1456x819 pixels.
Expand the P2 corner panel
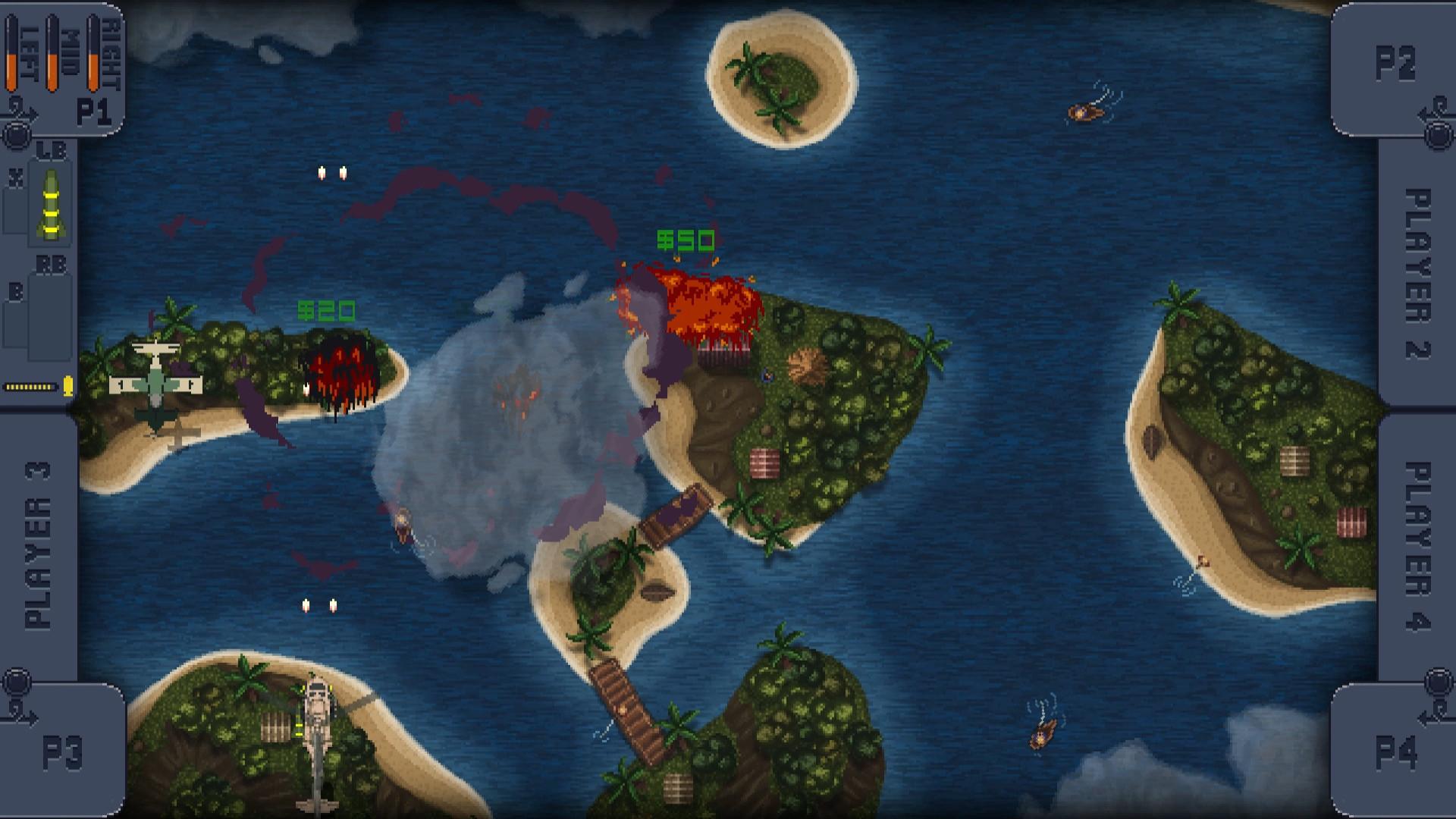1398,64
